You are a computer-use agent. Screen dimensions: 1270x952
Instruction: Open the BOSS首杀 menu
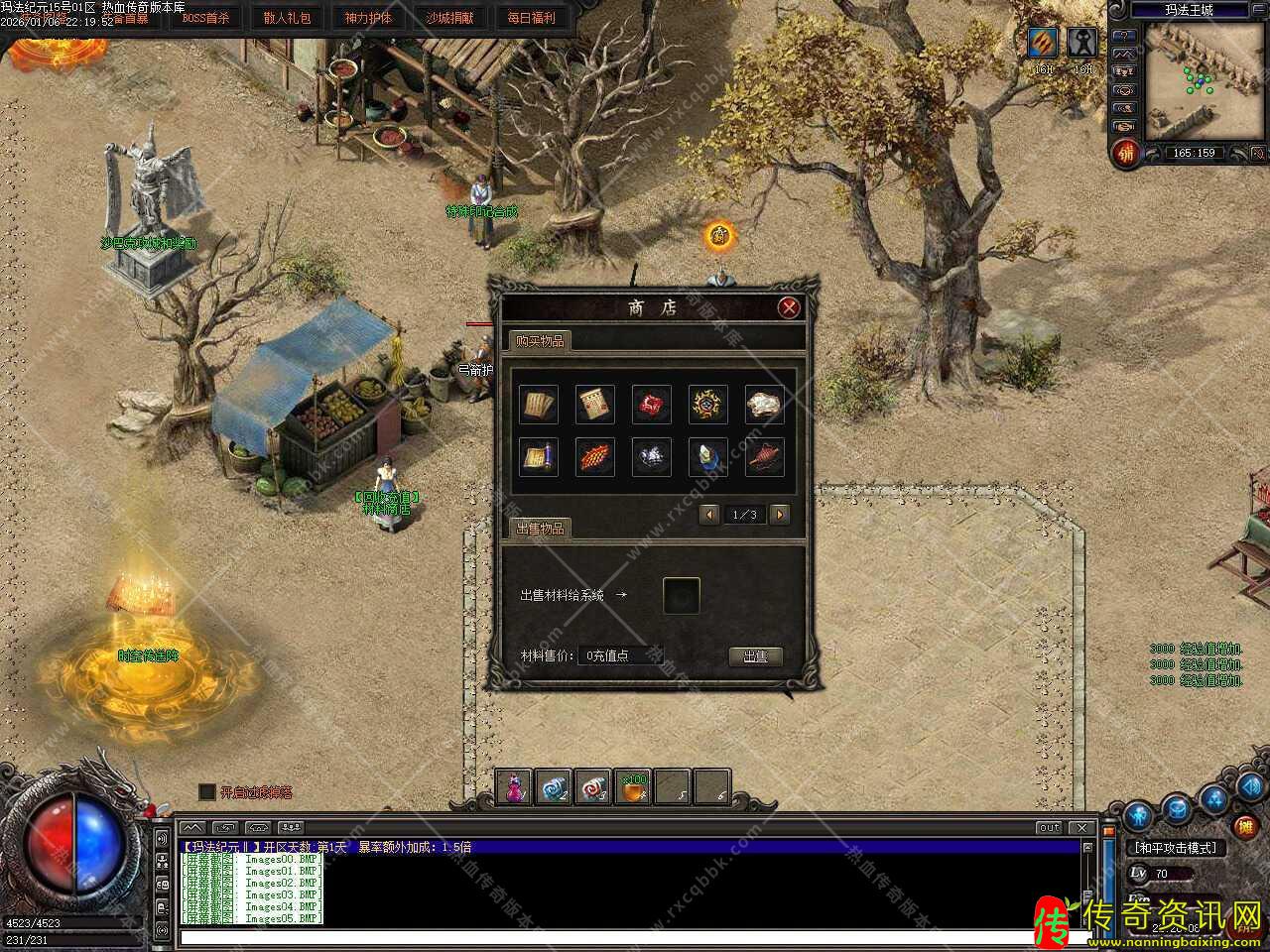point(205,18)
